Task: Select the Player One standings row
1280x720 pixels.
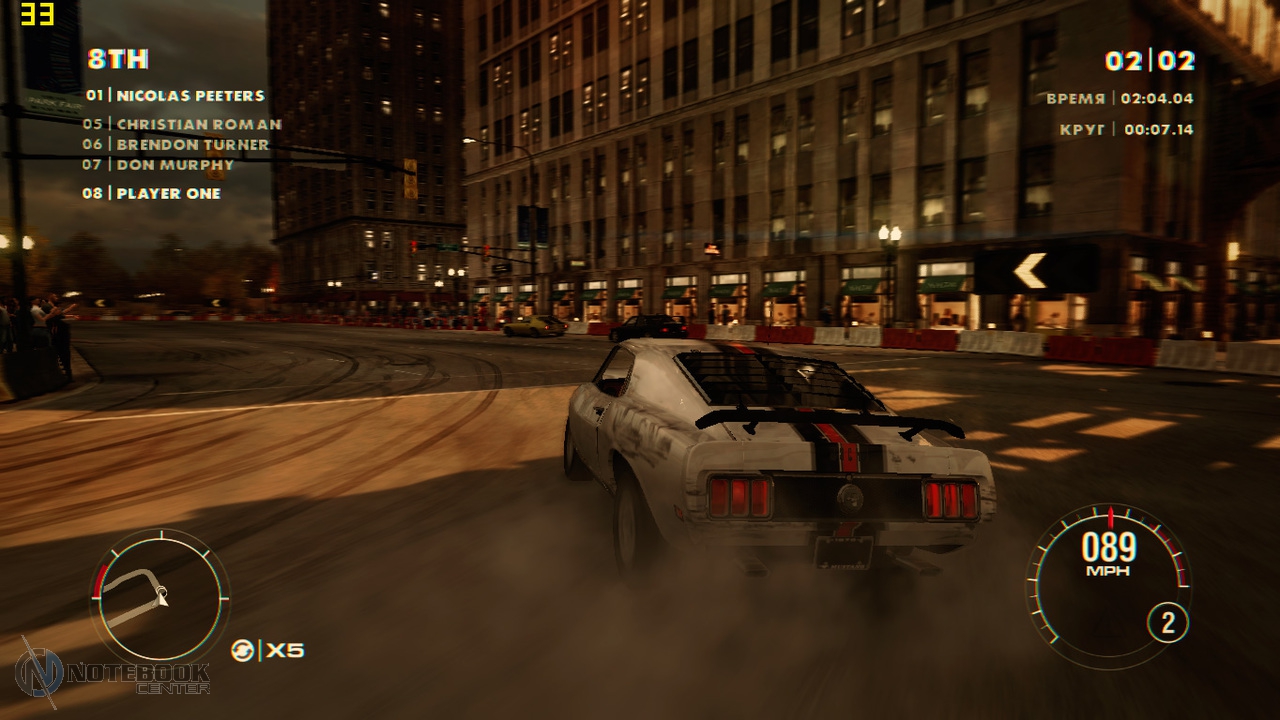Action: (x=152, y=194)
